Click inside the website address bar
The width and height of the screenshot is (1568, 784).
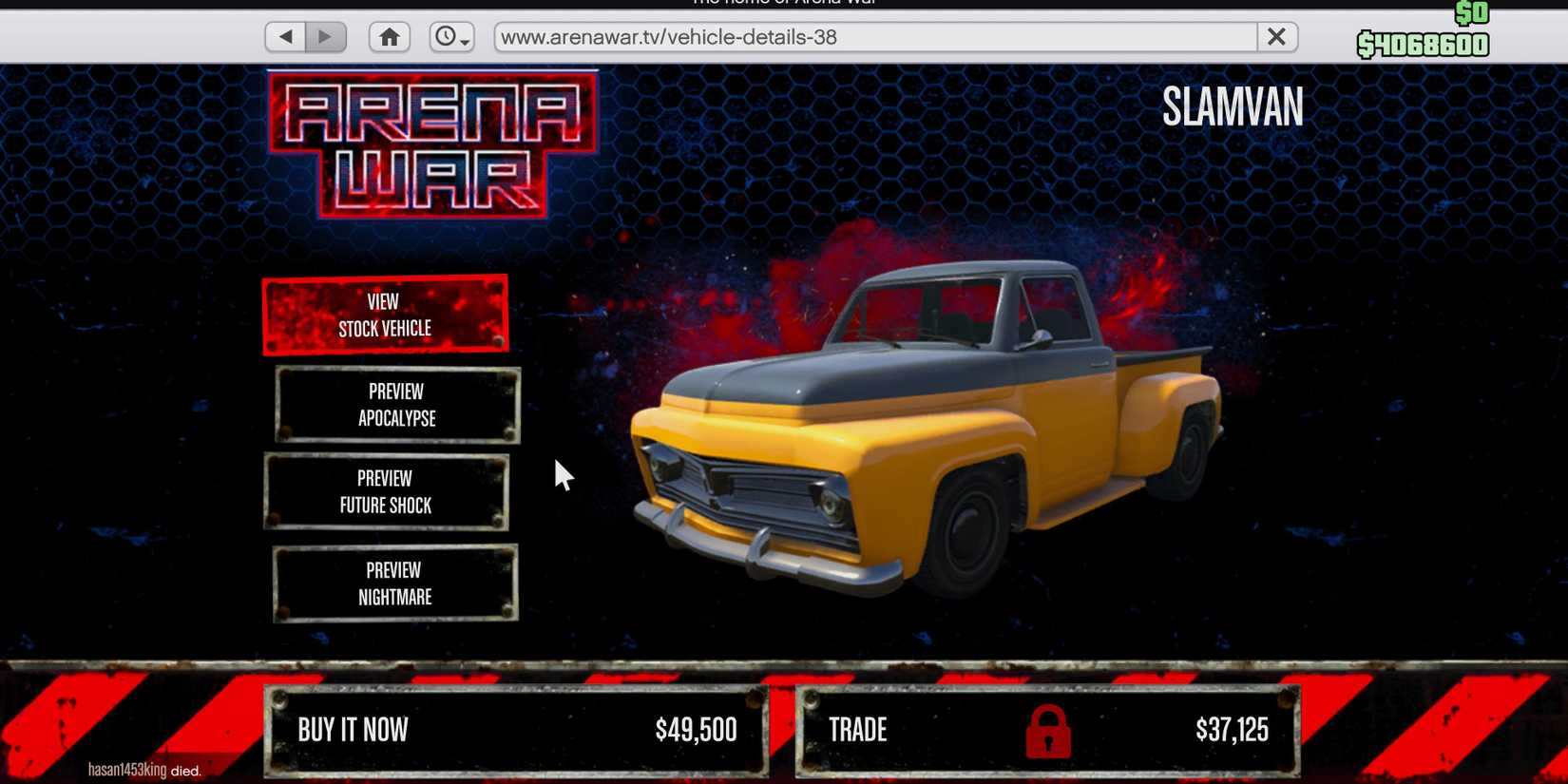pos(855,37)
